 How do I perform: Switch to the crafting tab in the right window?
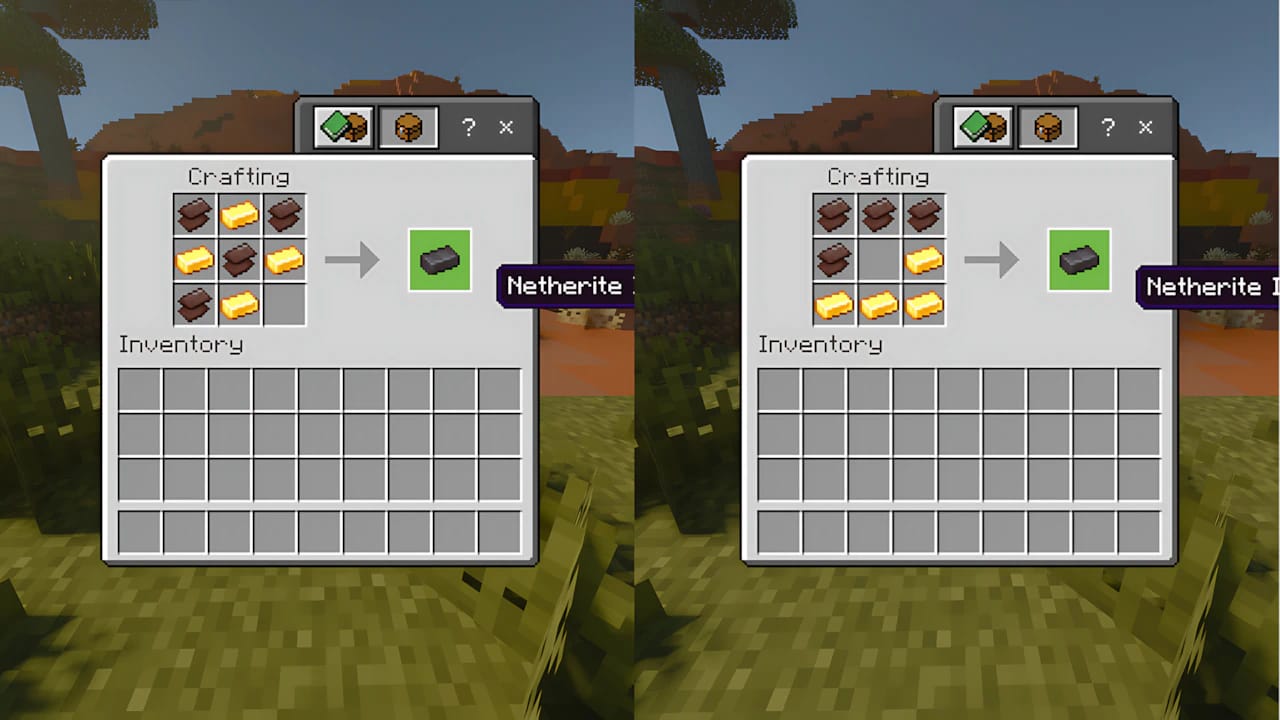point(1046,127)
